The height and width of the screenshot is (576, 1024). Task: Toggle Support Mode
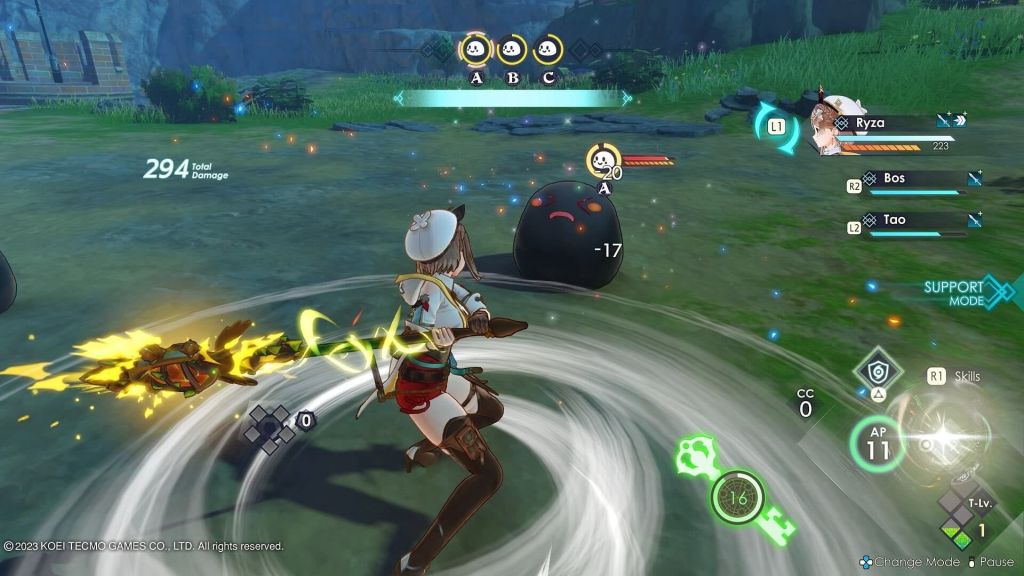click(960, 292)
